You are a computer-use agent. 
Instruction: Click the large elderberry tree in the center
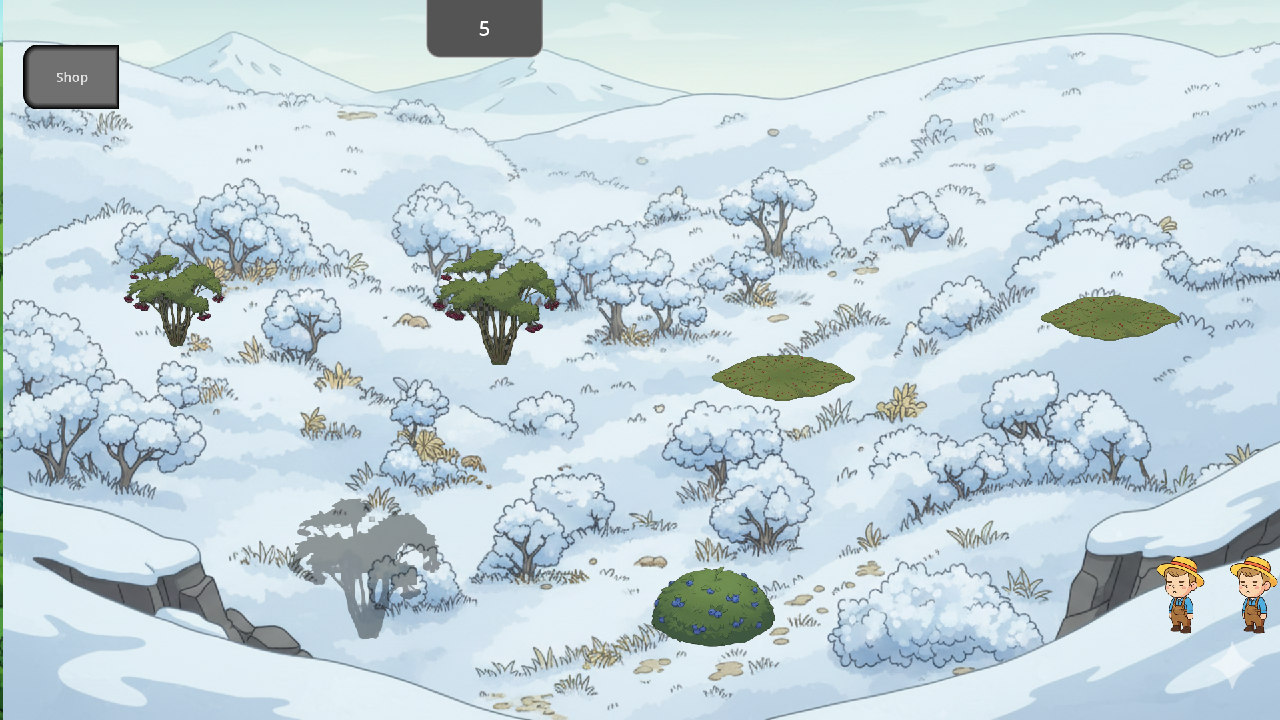(497, 300)
